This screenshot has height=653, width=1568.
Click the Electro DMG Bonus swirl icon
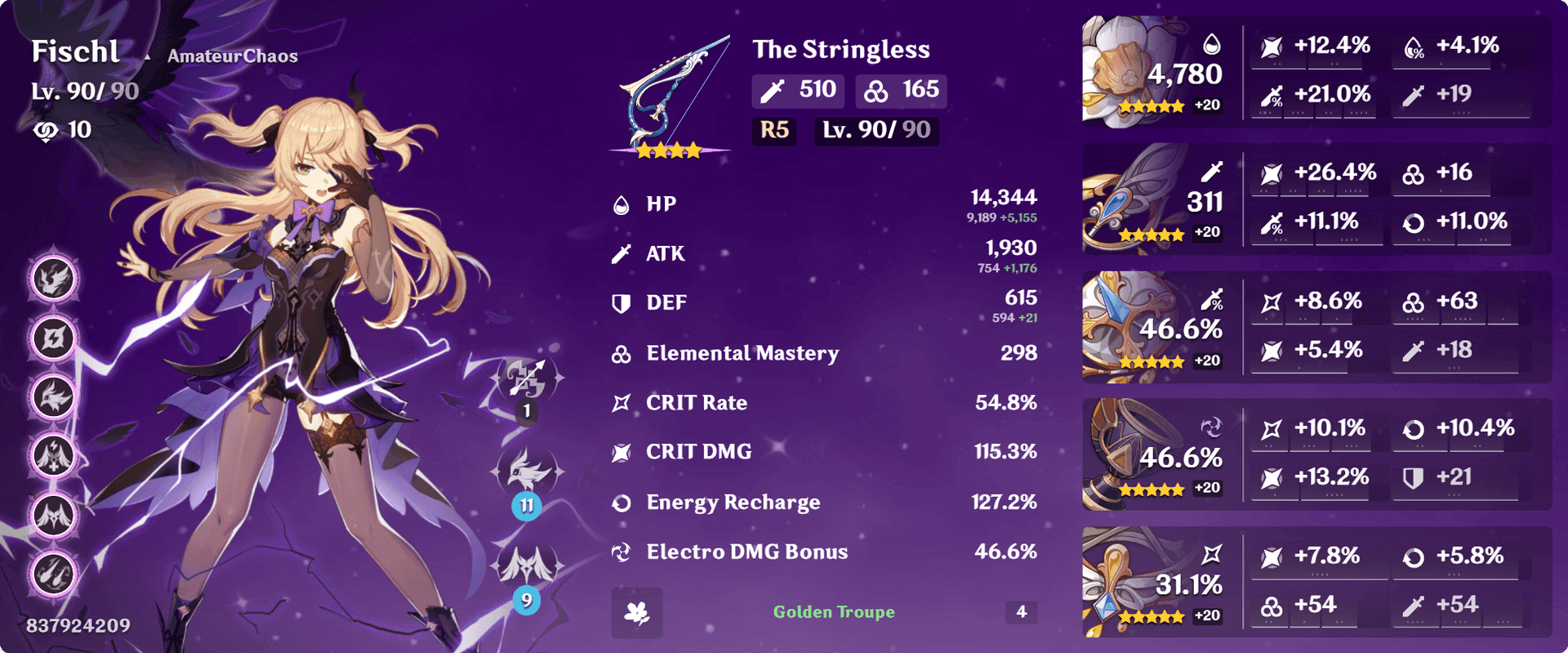(x=621, y=552)
